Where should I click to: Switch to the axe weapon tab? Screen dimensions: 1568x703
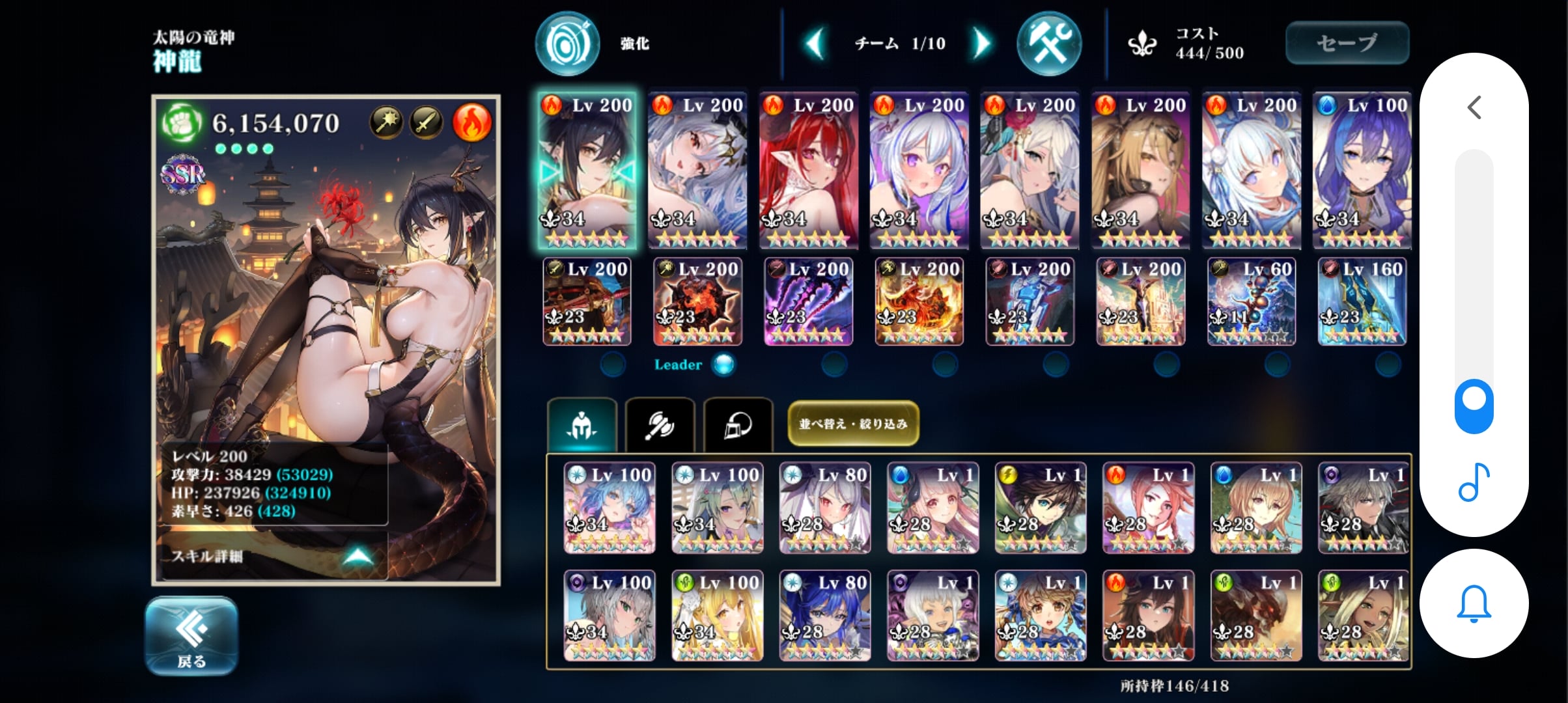click(x=660, y=426)
